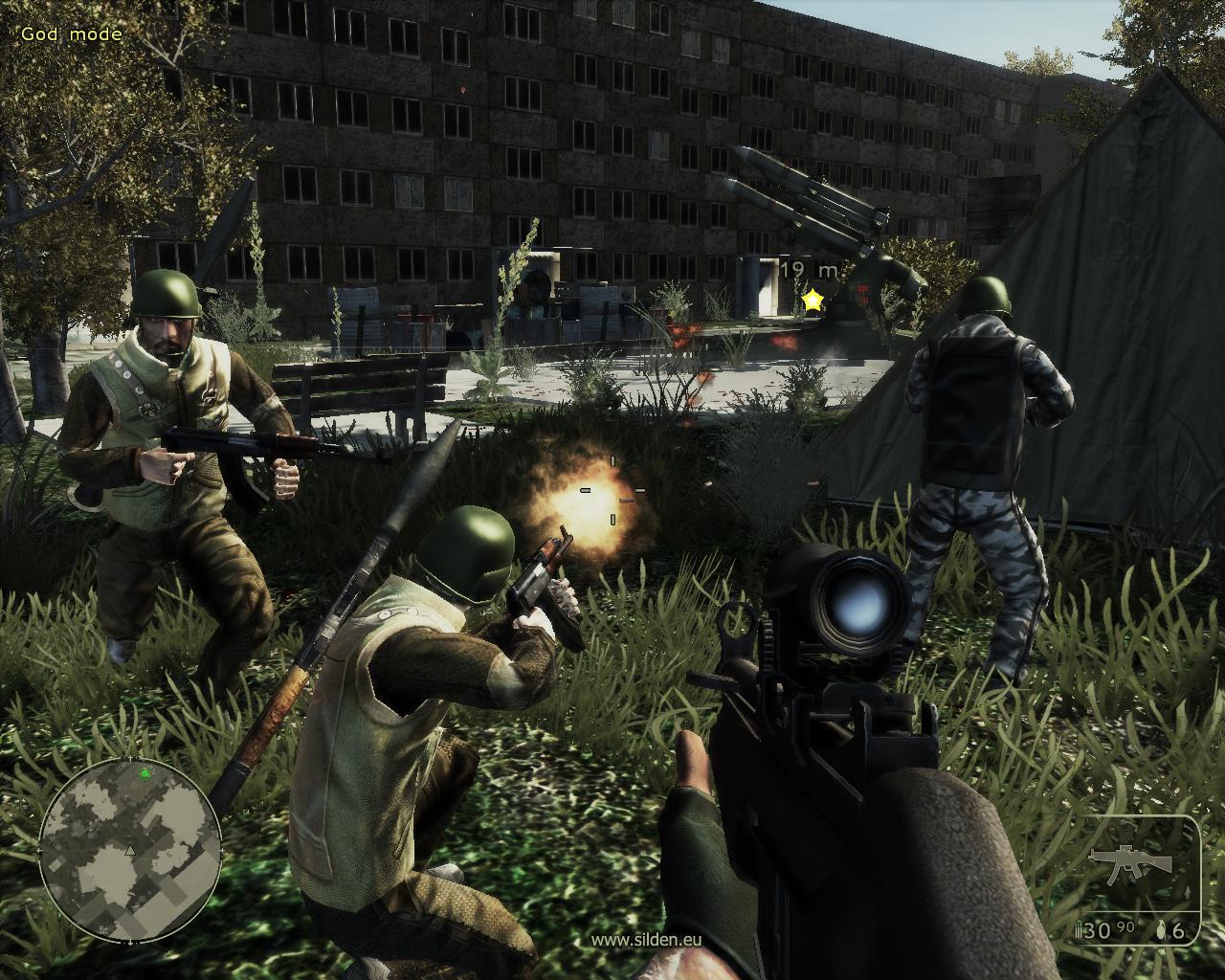Click the grenade count icon

(1162, 930)
